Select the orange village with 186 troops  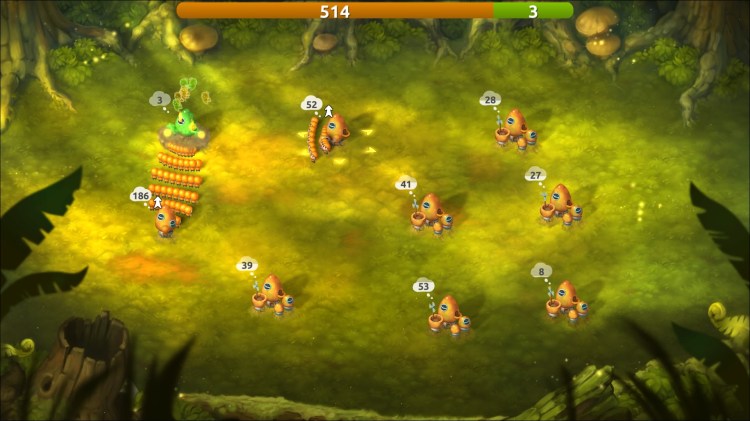pyautogui.click(x=167, y=219)
